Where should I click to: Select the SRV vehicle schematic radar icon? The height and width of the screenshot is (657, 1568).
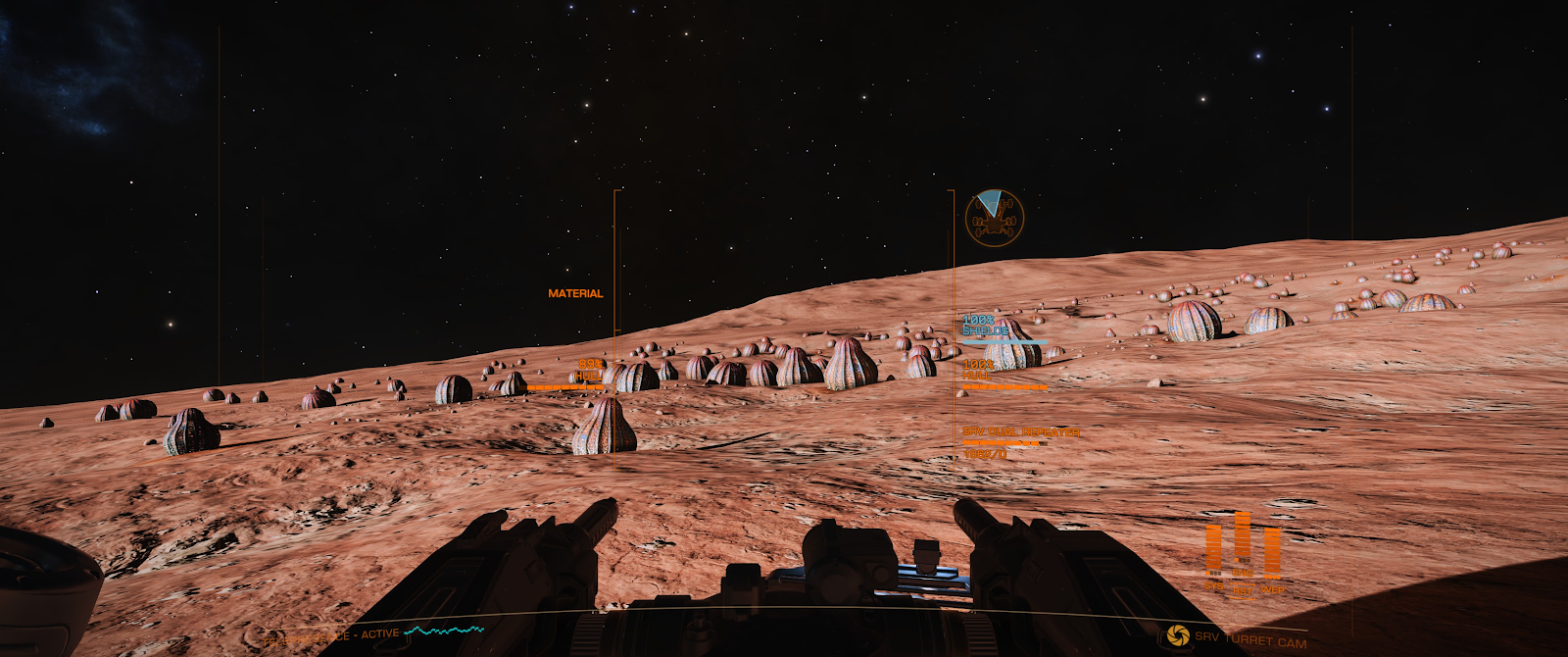[x=995, y=218]
